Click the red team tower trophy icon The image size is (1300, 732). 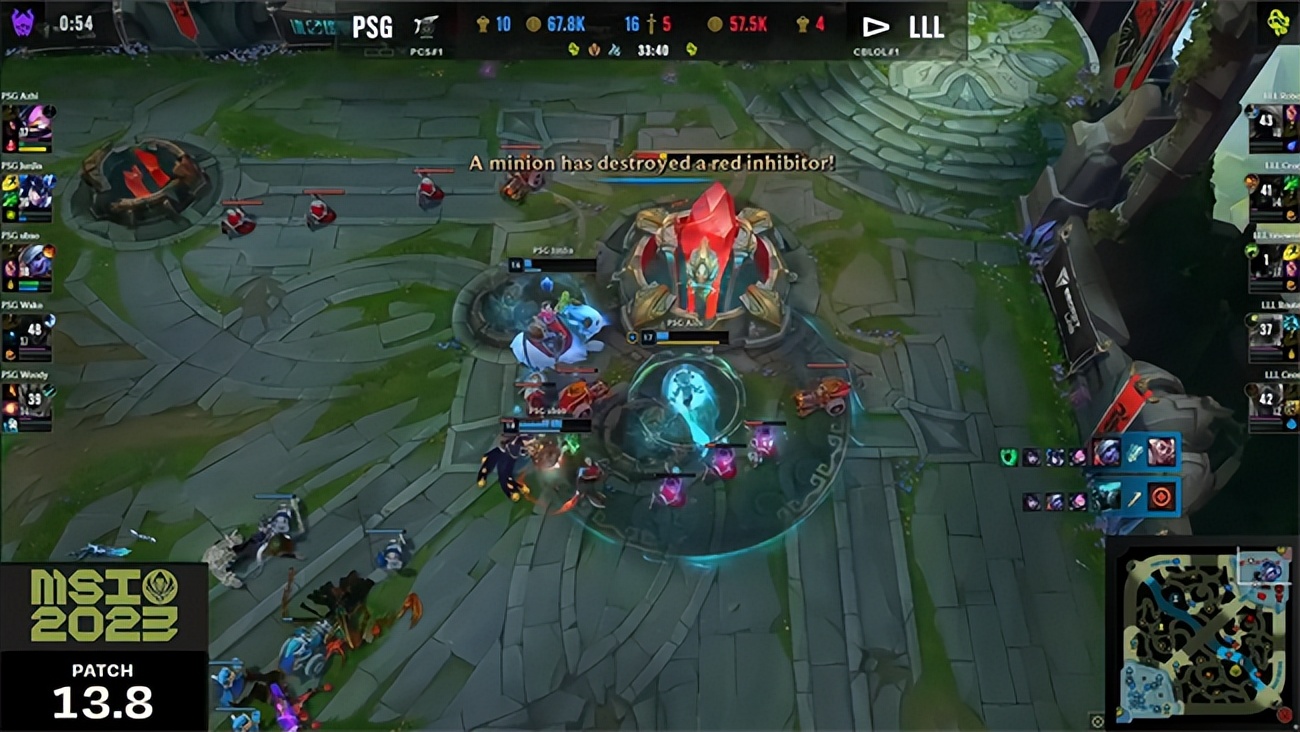[x=800, y=24]
